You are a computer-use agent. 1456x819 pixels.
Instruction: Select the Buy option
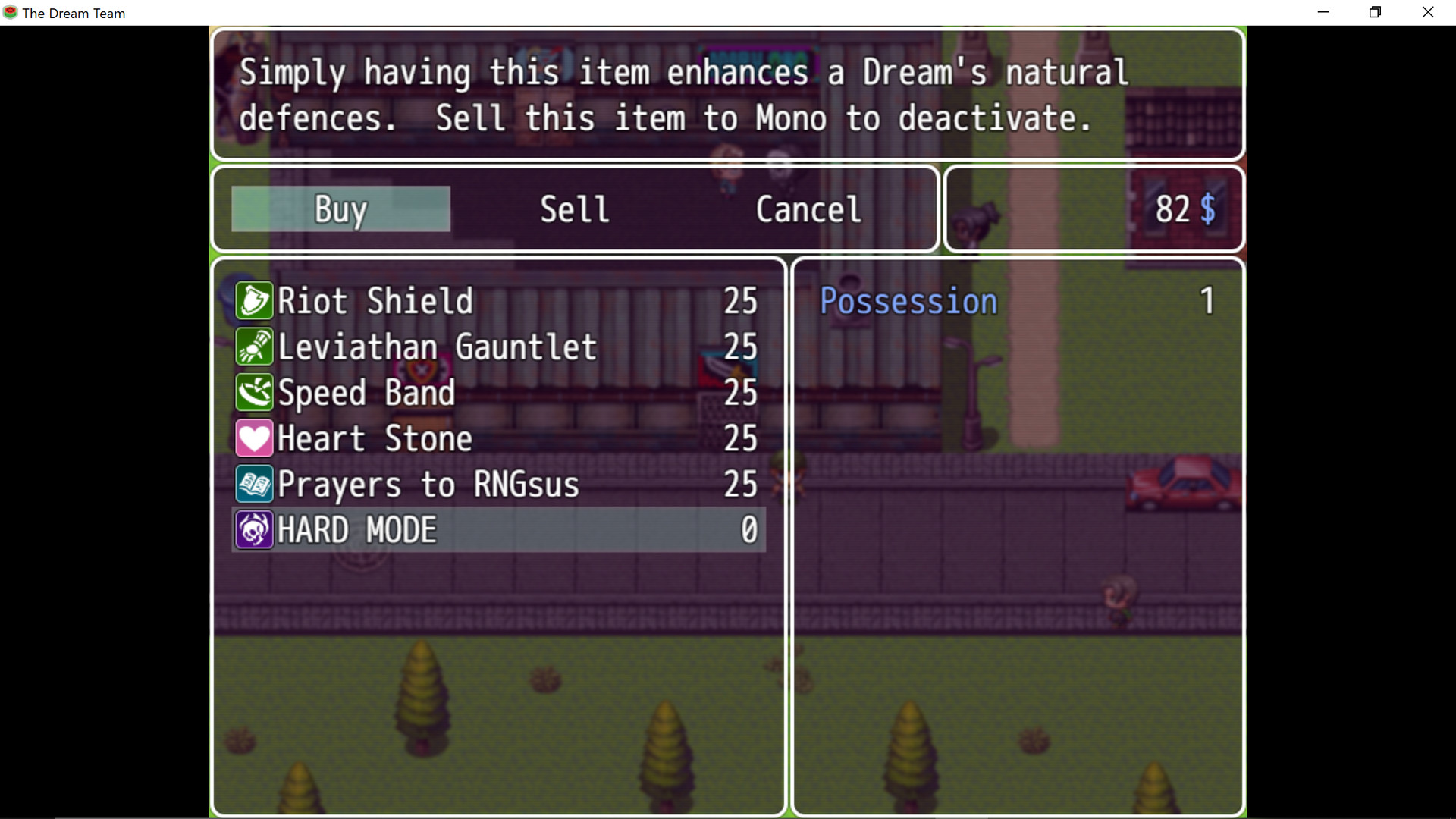(339, 209)
